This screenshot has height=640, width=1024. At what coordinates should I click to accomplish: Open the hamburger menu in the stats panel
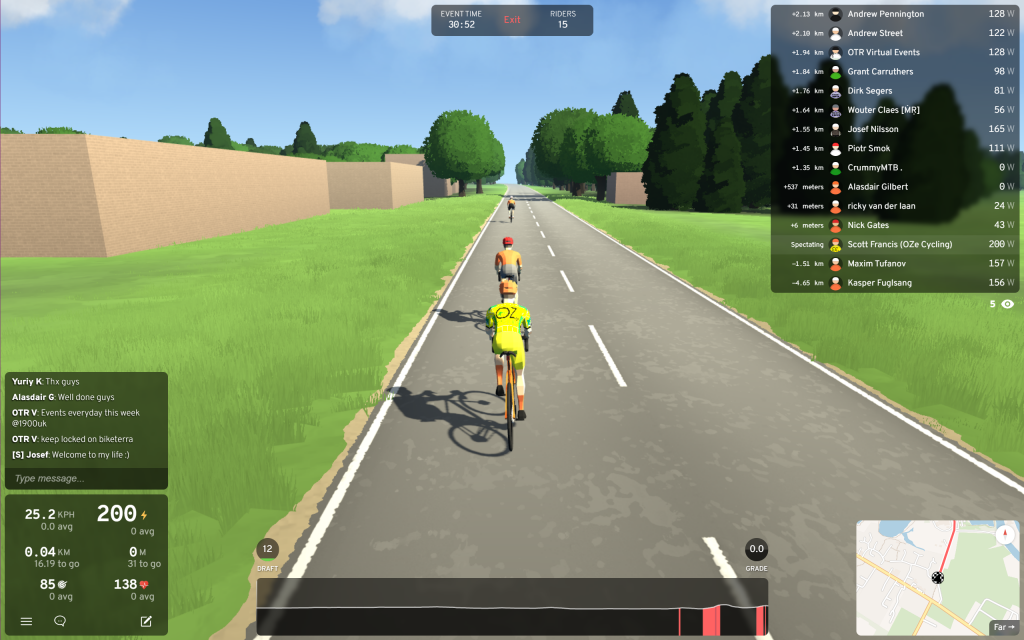pos(27,621)
